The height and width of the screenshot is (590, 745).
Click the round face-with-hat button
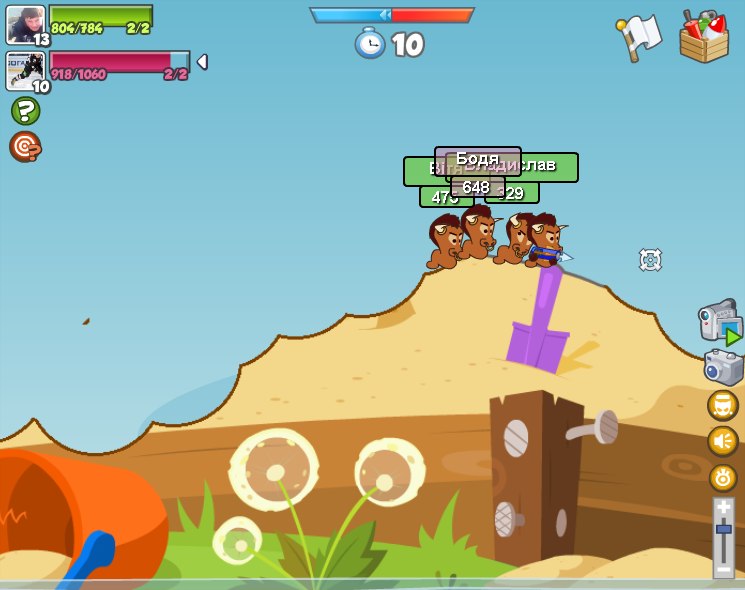723,405
